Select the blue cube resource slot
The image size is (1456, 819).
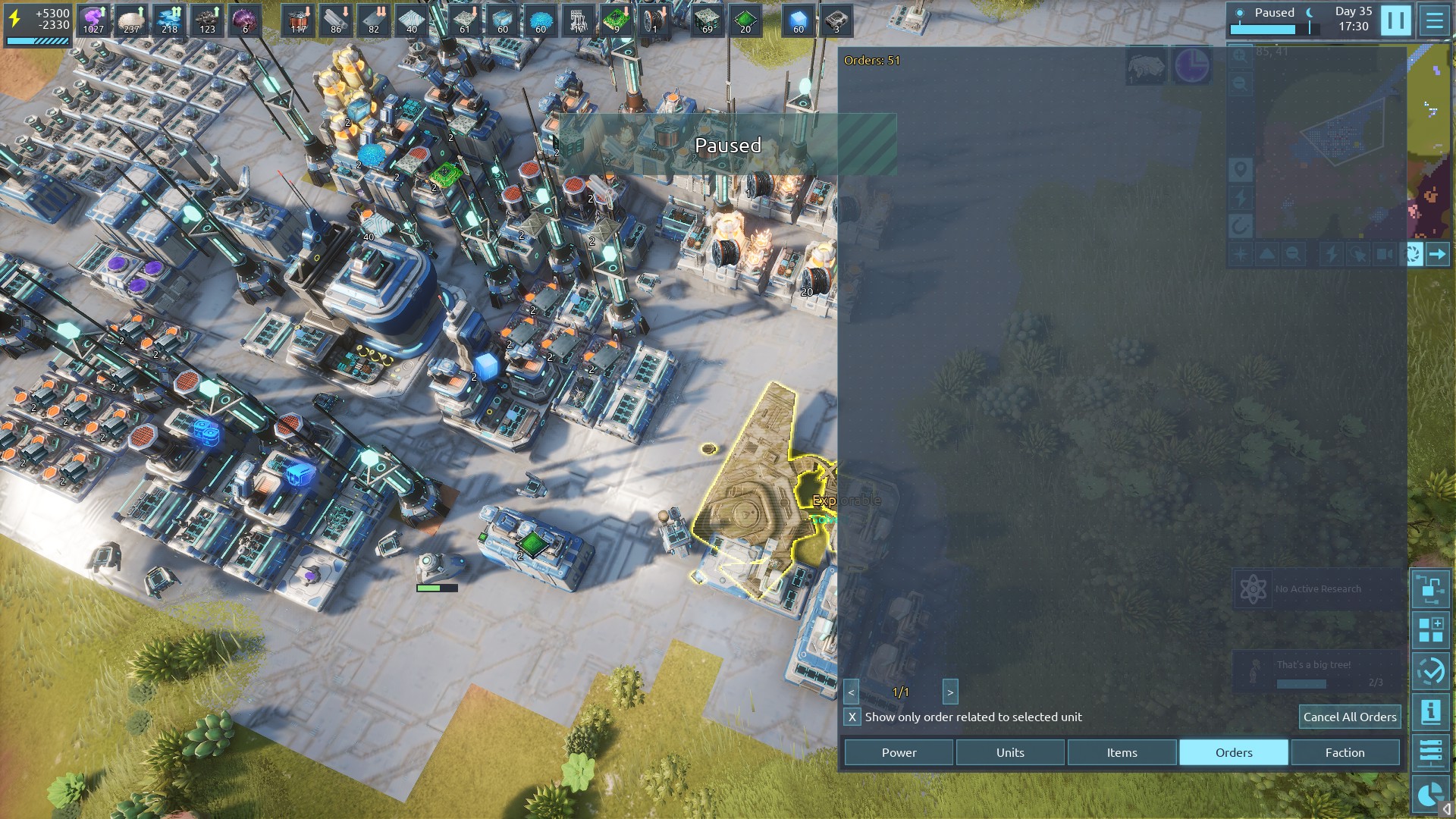(x=798, y=20)
